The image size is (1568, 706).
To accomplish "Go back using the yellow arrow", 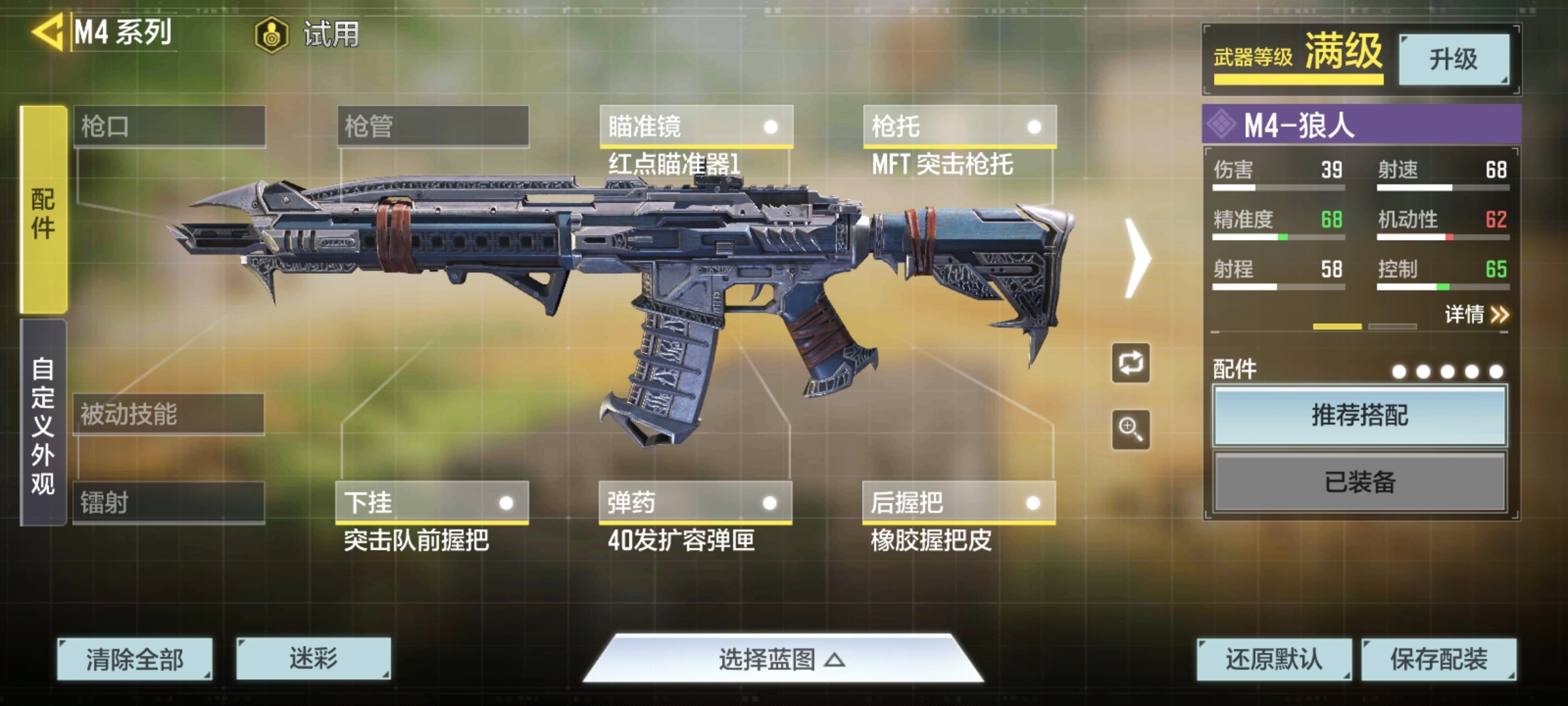I will 48,31.
